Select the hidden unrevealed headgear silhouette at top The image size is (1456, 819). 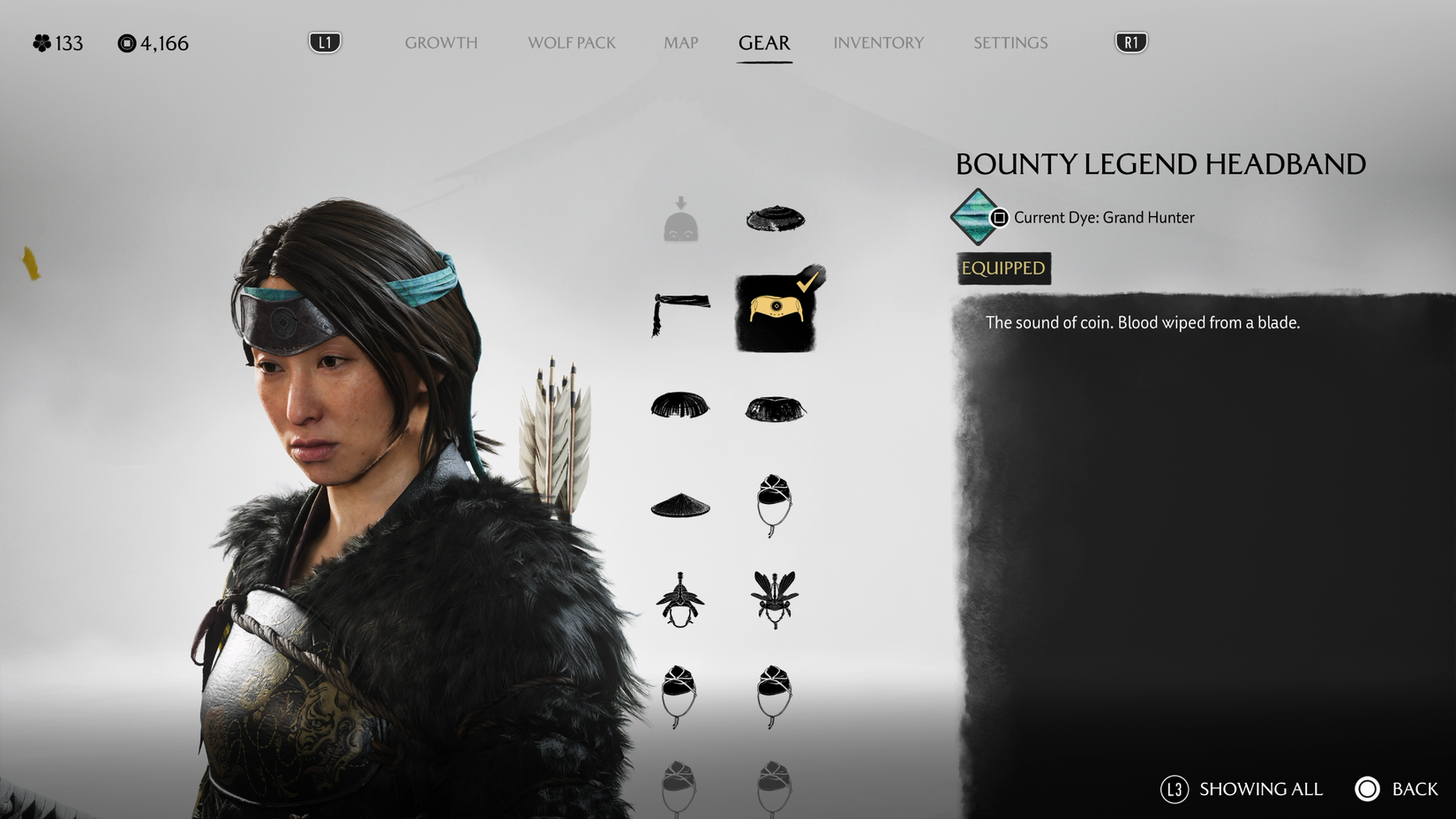(x=679, y=218)
